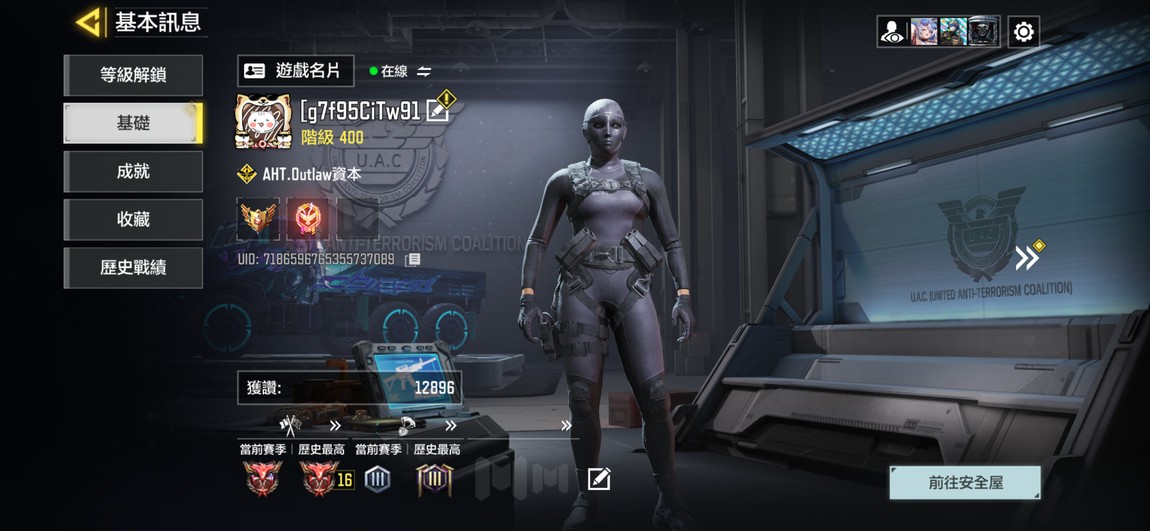Screen dimensions: 1150x531
Task: Select the red emblem medal badge
Action: (307, 217)
